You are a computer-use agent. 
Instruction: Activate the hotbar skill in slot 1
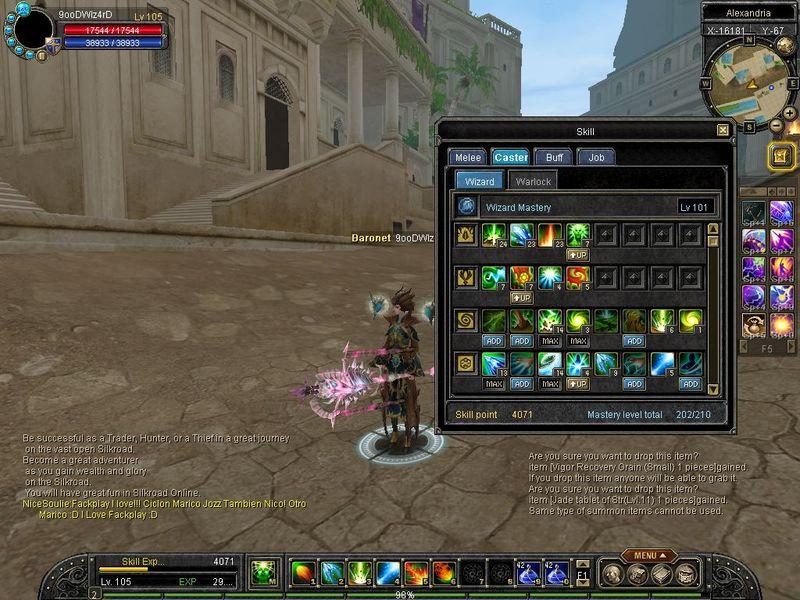point(303,573)
